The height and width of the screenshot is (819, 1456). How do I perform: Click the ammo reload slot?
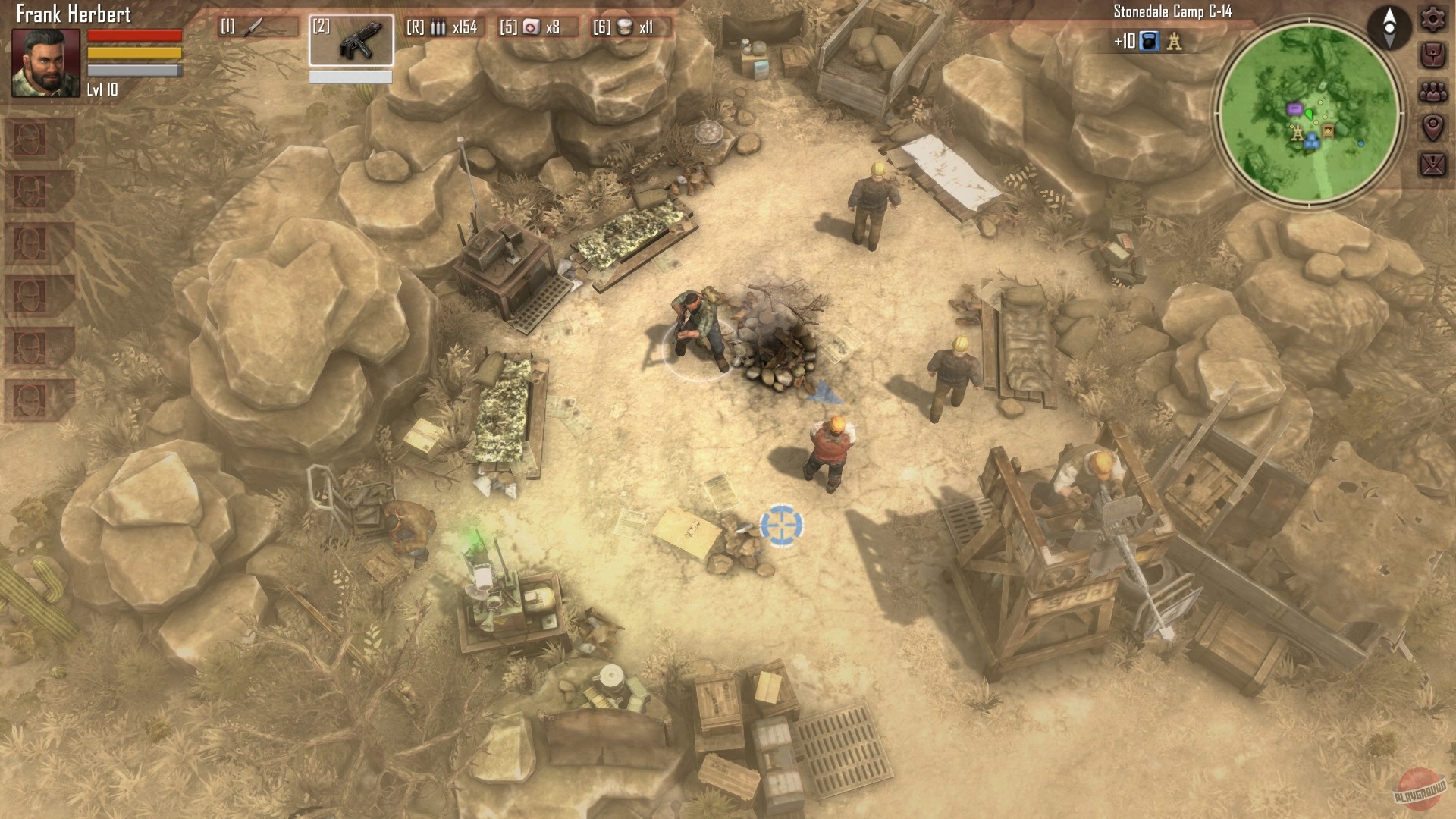point(444,28)
